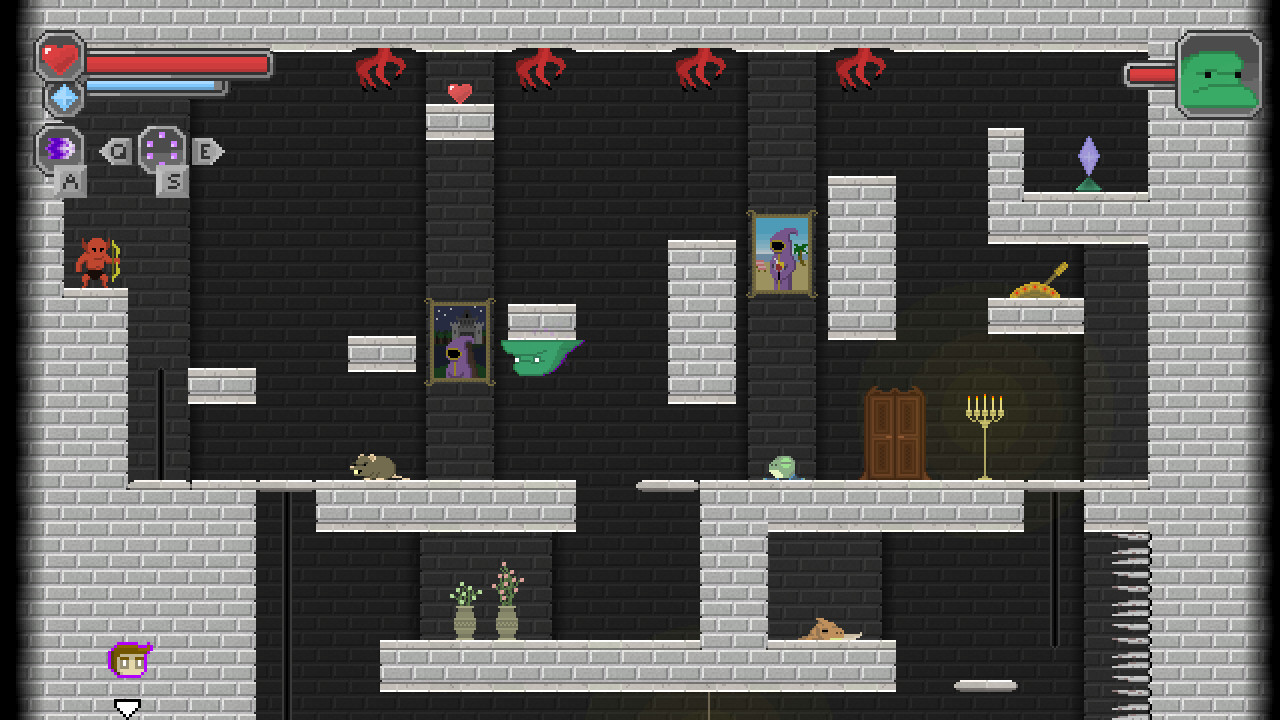1280x720 pixels.
Task: Toggle the purple crystal checkpoint on the right
Action: click(1087, 157)
